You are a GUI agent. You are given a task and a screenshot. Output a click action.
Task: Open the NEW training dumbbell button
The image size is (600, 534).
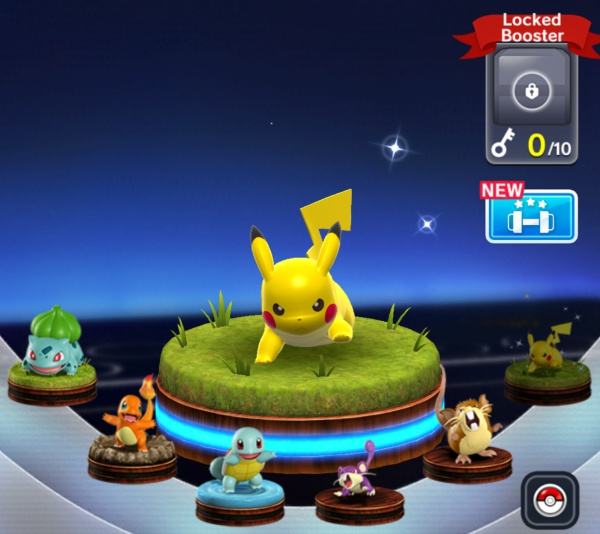532,216
